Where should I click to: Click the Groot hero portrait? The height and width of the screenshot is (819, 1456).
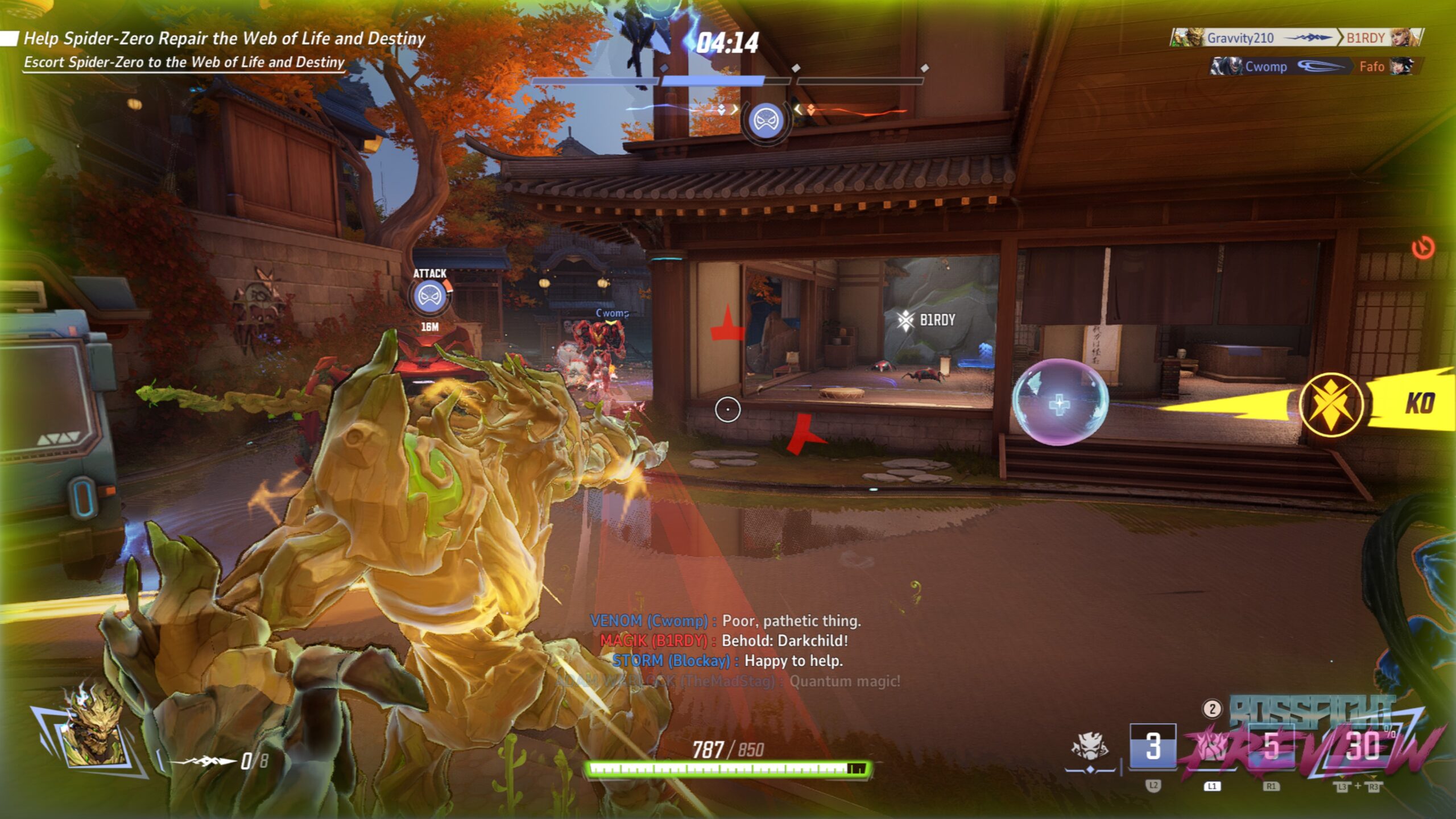tap(94, 735)
